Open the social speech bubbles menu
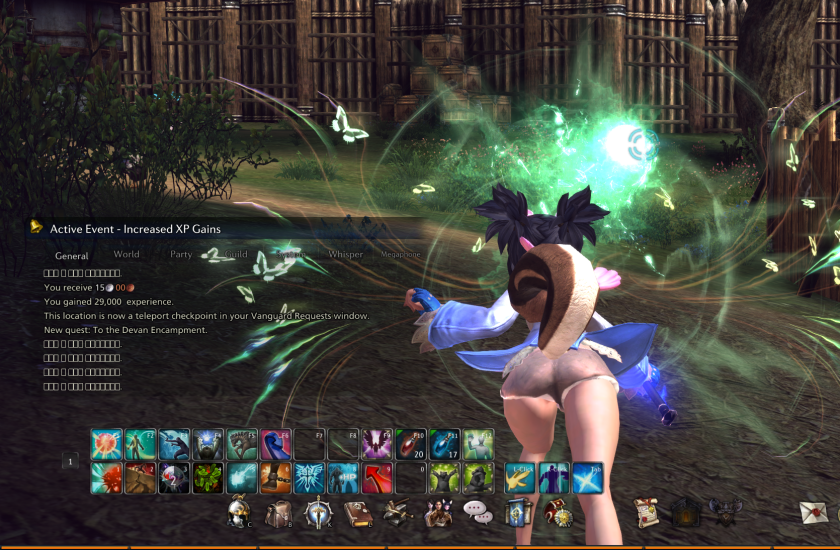This screenshot has width=840, height=550. (x=477, y=512)
